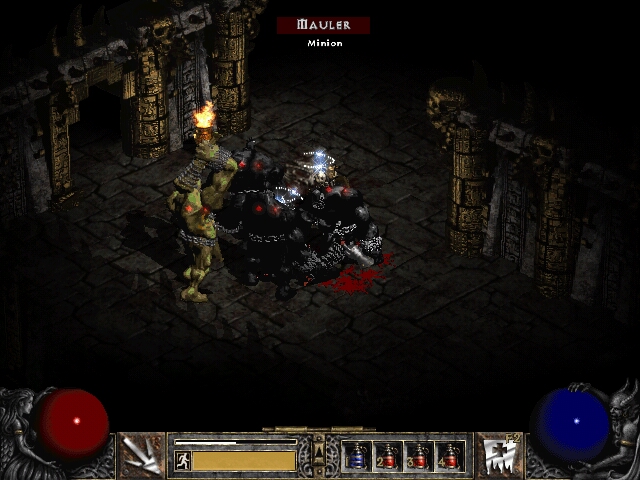
Task: Use the blue mana potion in belt slot 1
Action: [x=357, y=456]
